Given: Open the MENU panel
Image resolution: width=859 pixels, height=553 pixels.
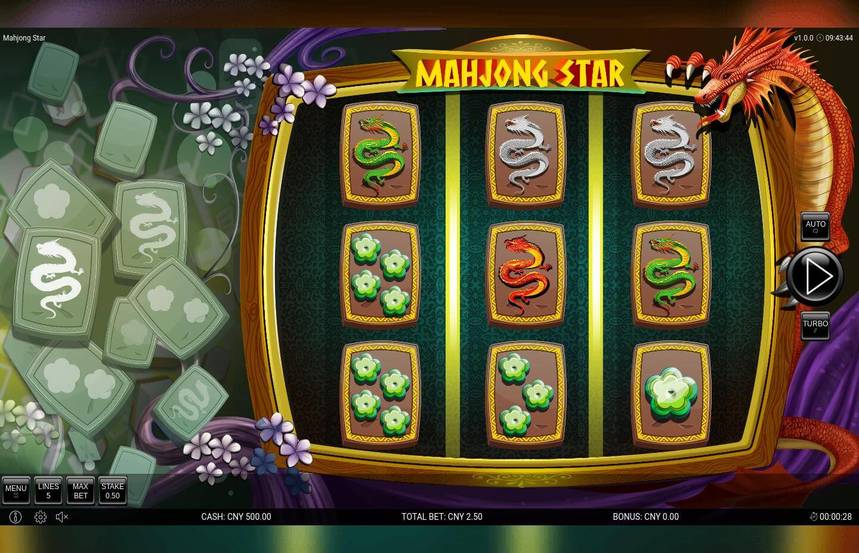Looking at the screenshot, I should coord(15,490).
